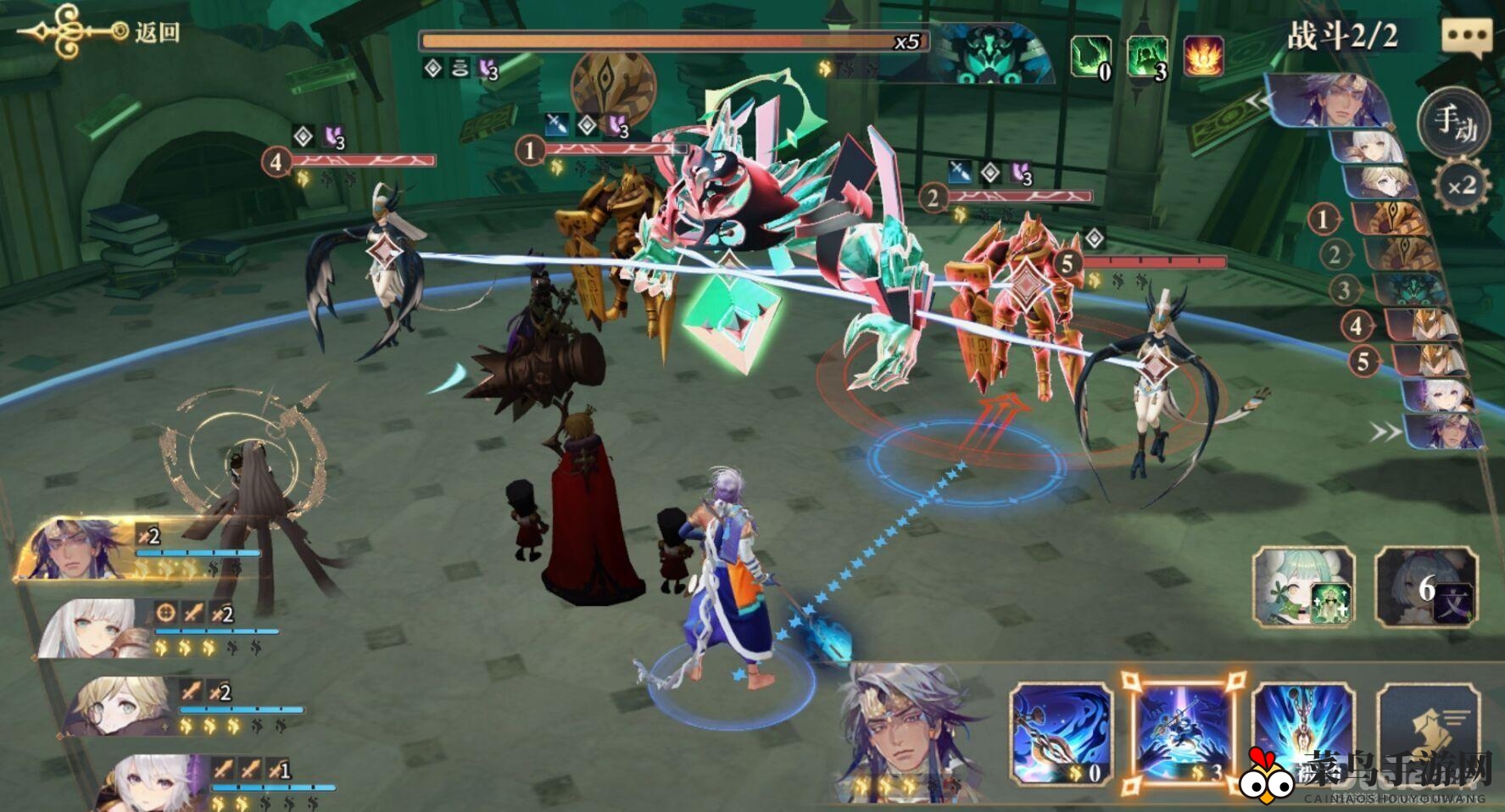Toggle the 手动 manual battle mode

1455,124
